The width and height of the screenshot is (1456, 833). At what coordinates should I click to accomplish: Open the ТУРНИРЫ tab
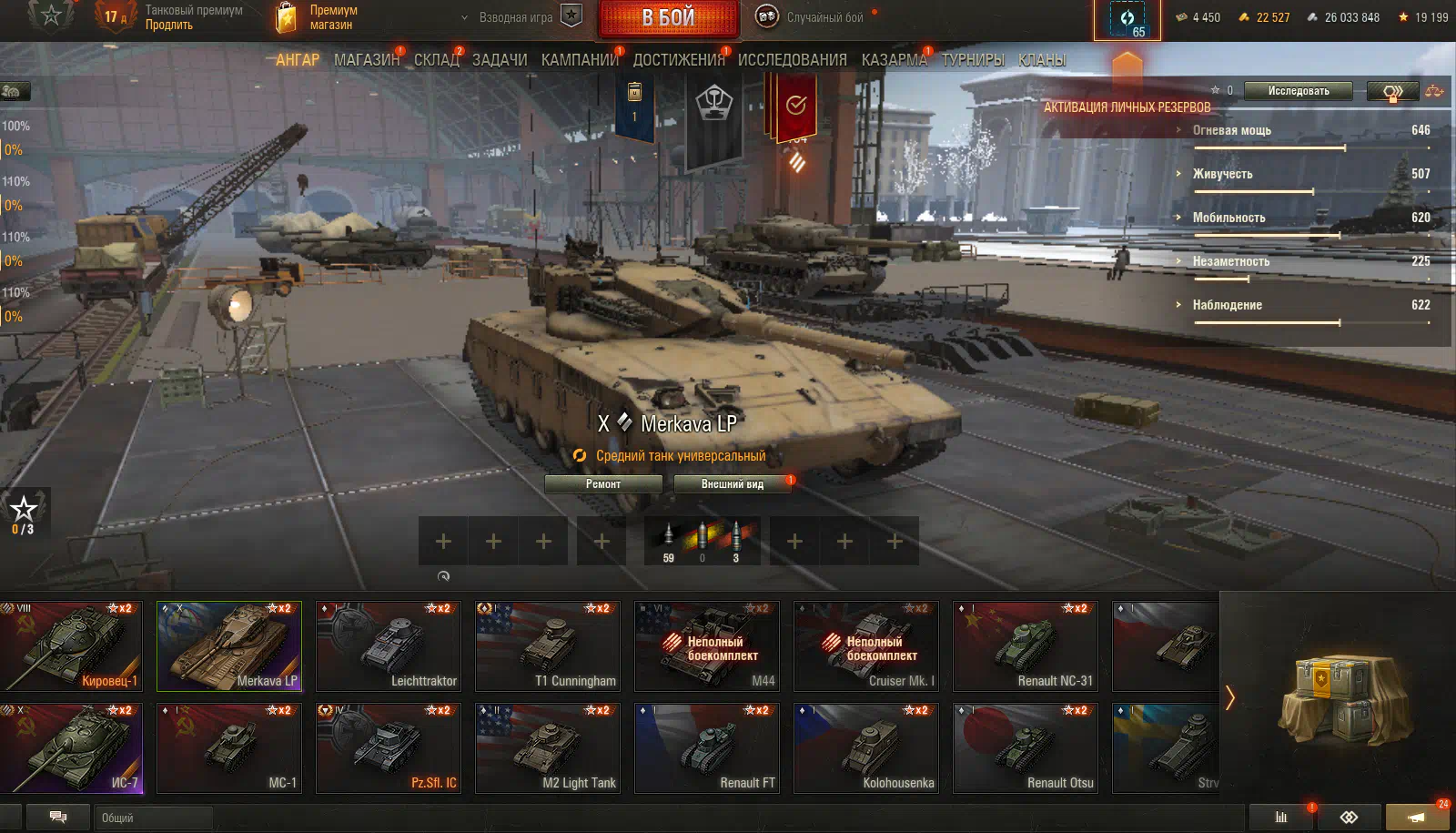coord(973,60)
